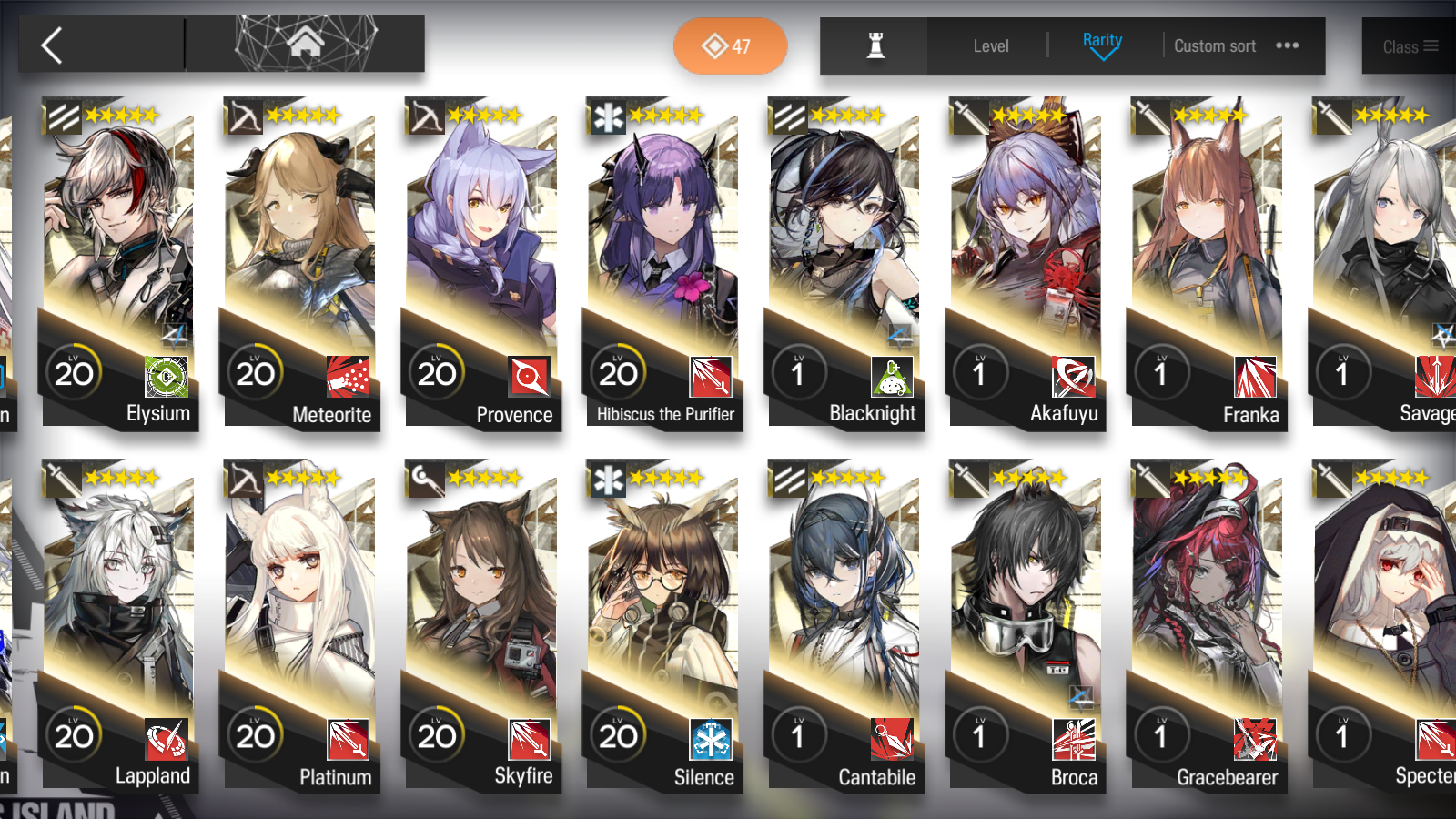
Task: Click Provence's level 20 progress ring
Action: coord(438,370)
